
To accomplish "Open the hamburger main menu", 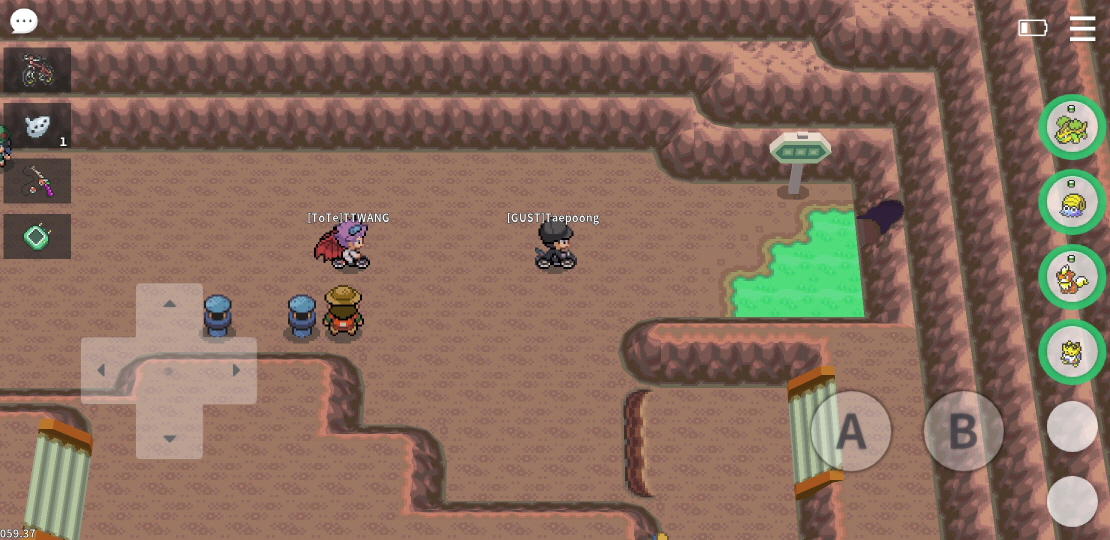I will [1082, 29].
